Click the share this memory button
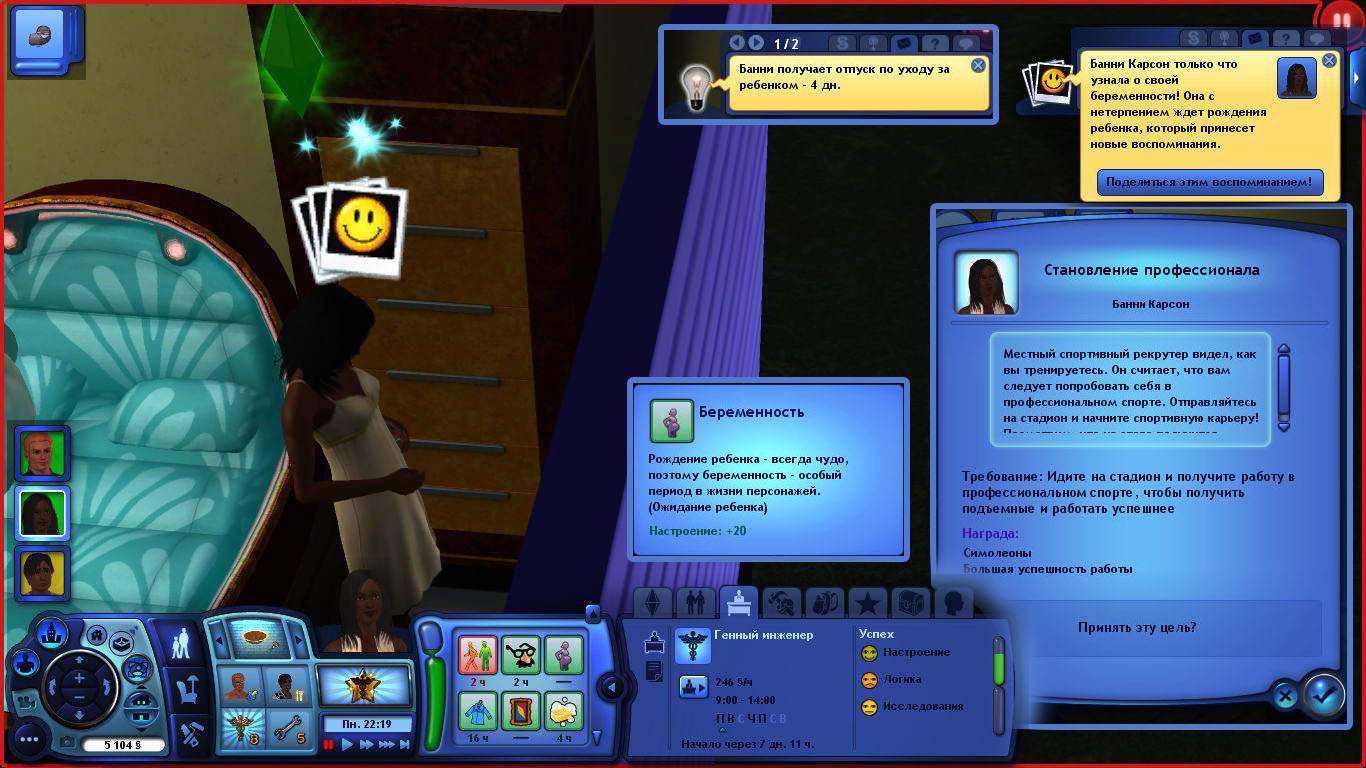 tap(1210, 183)
